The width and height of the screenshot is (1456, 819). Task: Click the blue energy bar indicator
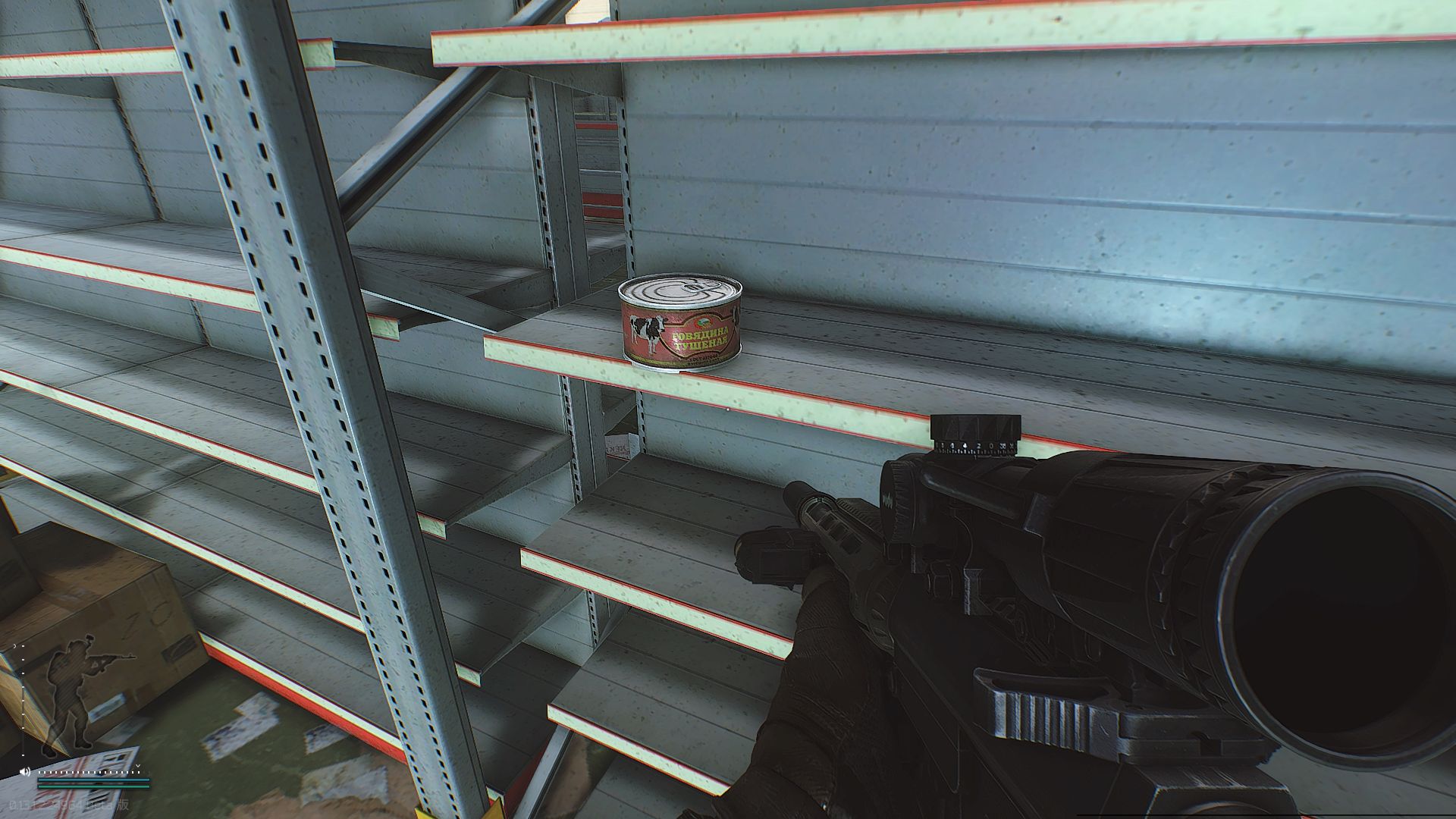[x=94, y=780]
